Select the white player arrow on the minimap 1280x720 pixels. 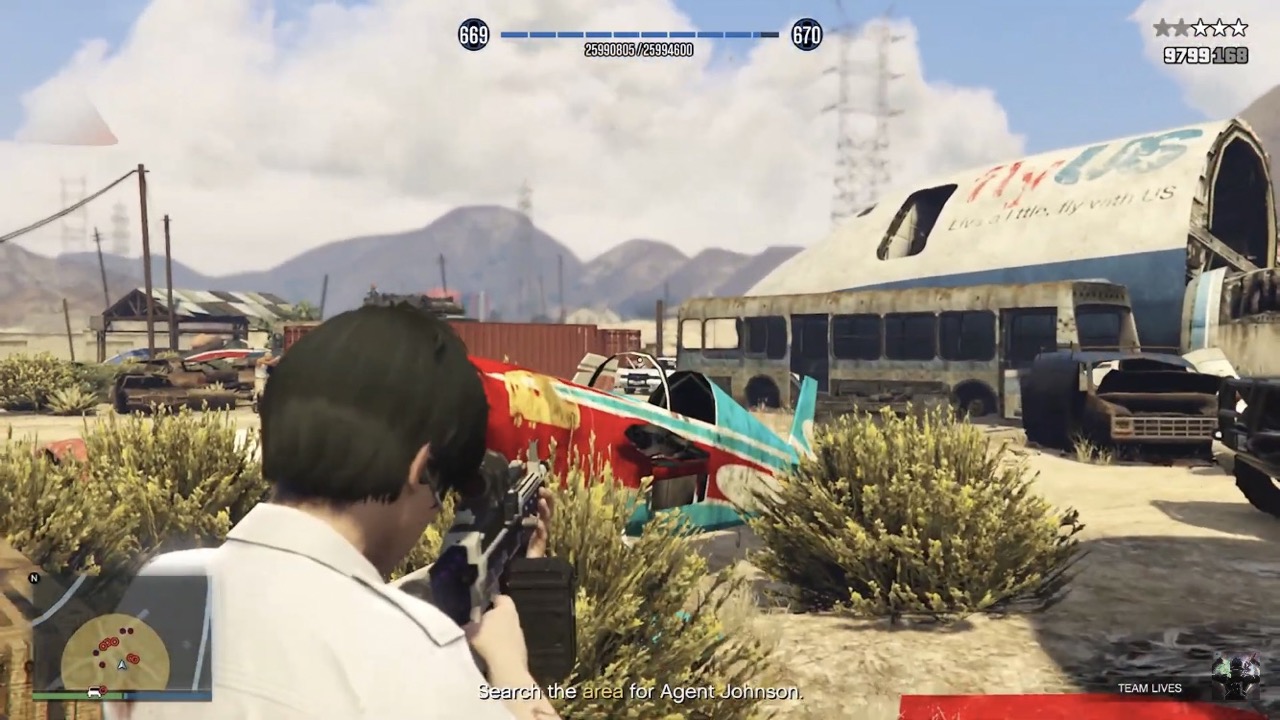(x=122, y=665)
